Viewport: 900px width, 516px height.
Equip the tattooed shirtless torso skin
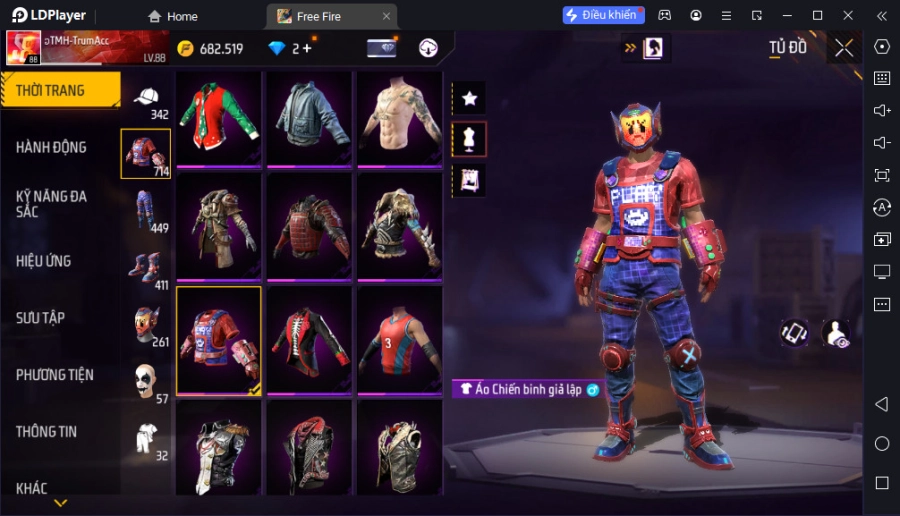coord(399,117)
